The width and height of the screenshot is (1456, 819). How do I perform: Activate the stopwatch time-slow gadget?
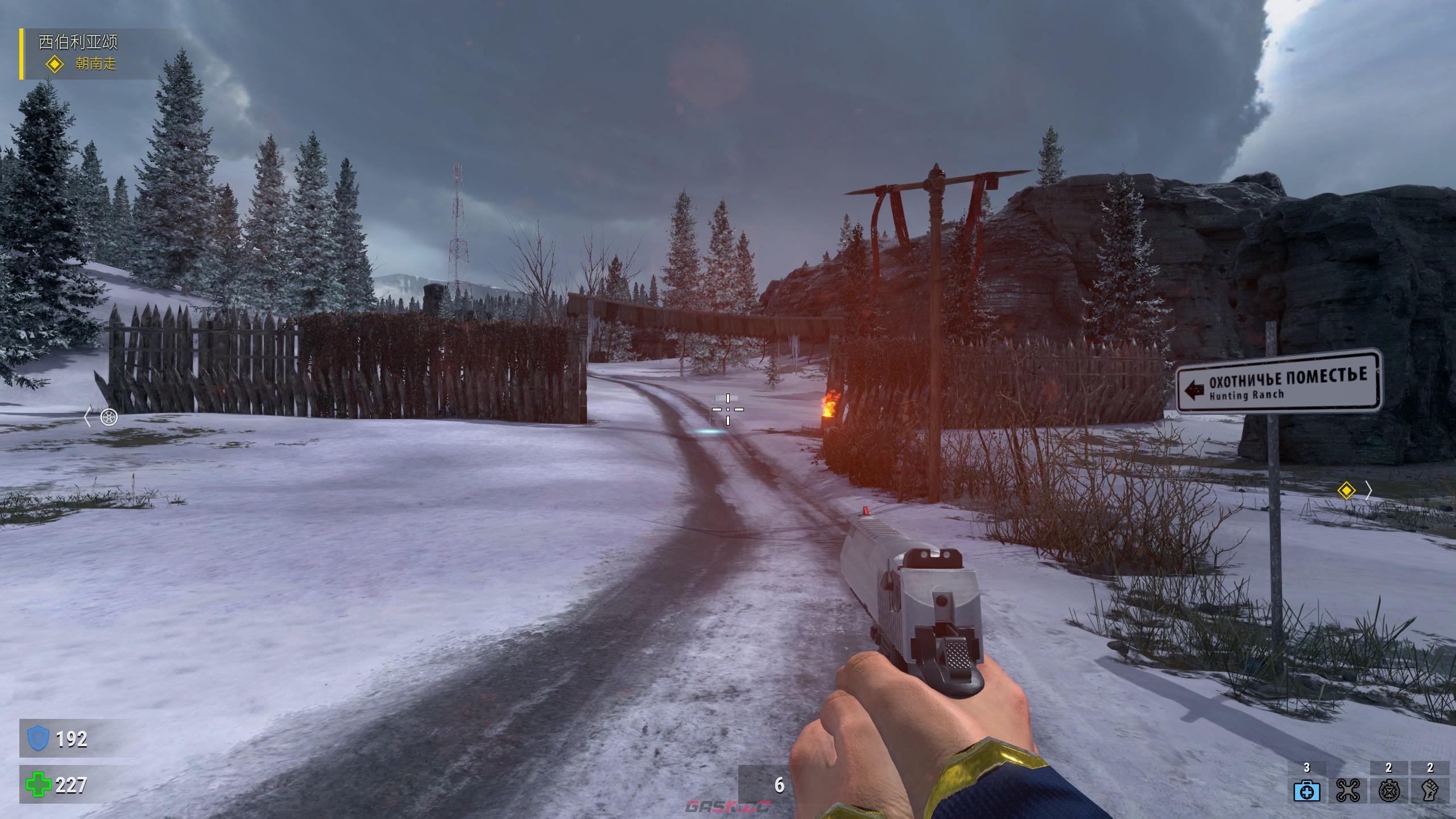point(1388,790)
